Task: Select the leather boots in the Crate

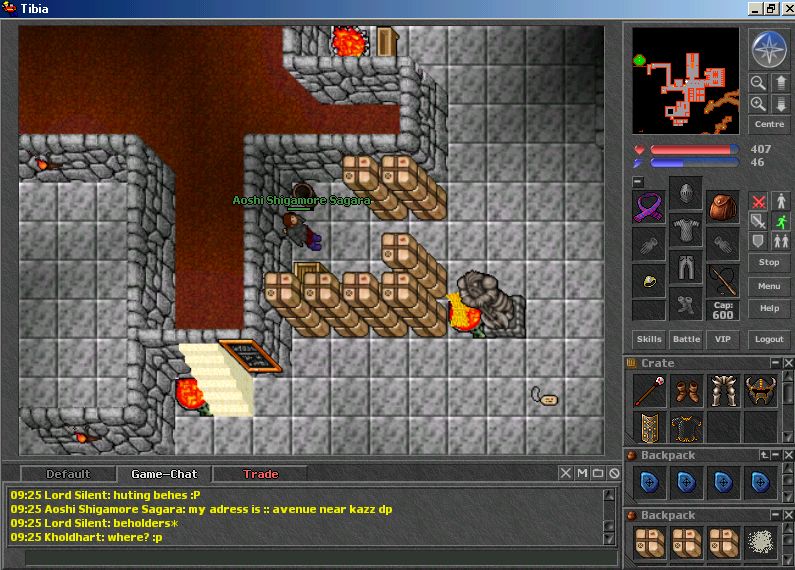Action: tap(686, 390)
